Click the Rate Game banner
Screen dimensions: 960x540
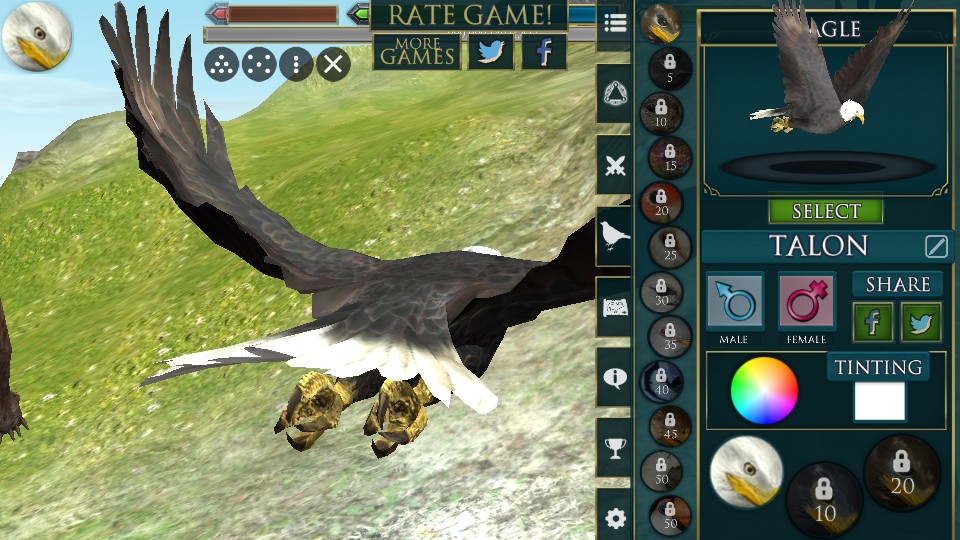click(x=469, y=15)
